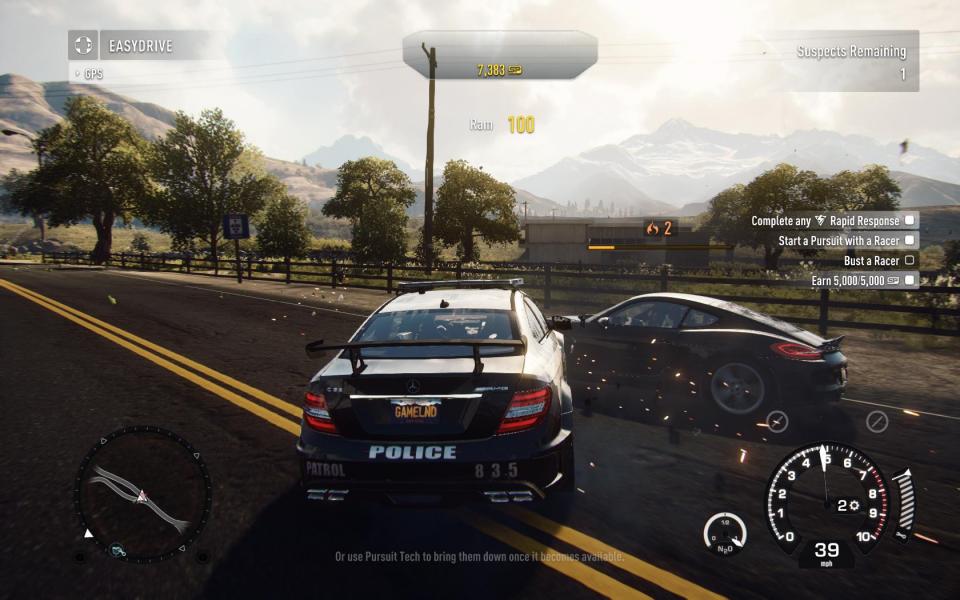Screen dimensions: 960x600
Task: Select the GPS entry under EasyDrive
Action: [x=93, y=74]
